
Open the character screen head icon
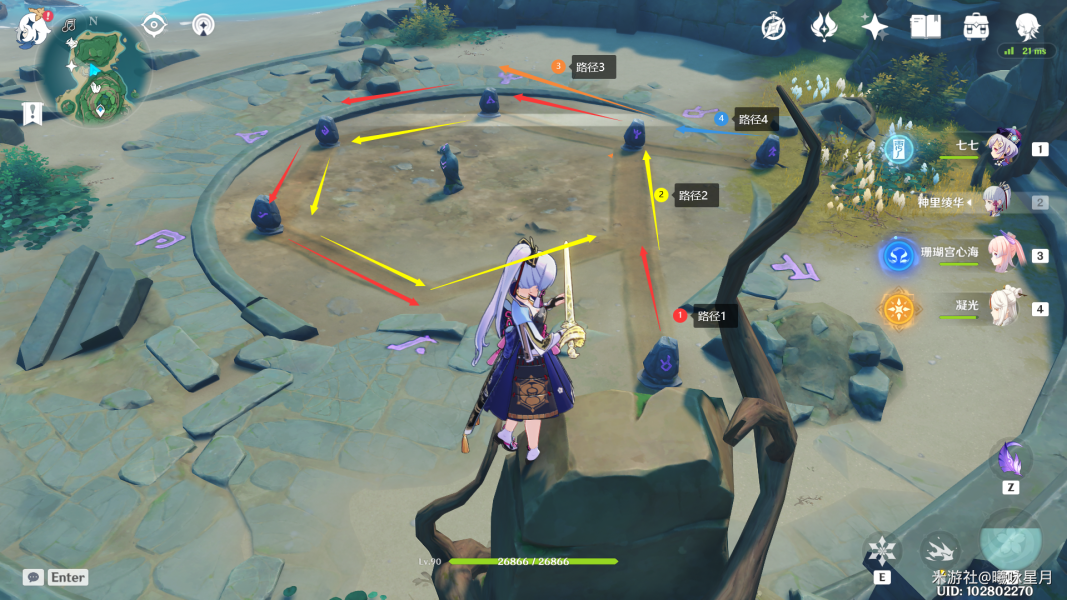pyautogui.click(x=1027, y=27)
